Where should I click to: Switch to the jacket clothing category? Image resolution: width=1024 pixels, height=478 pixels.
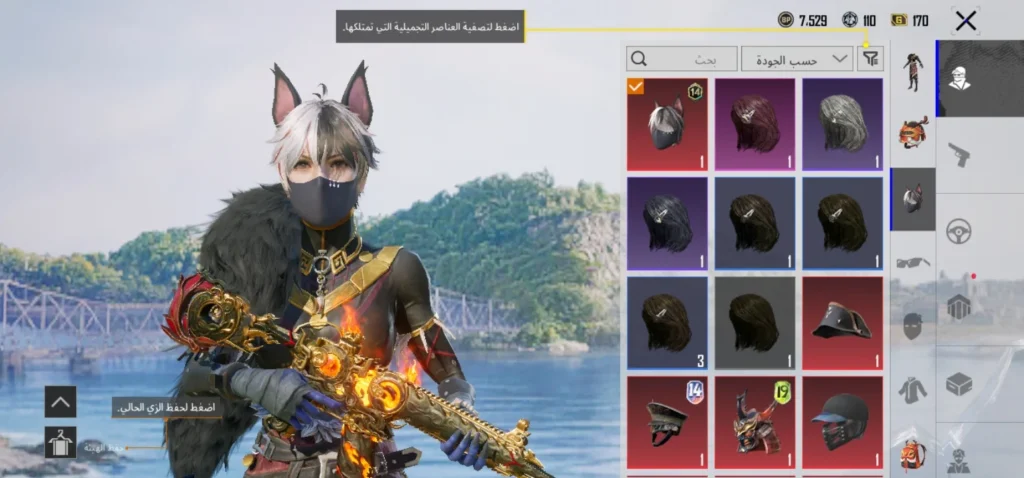(912, 389)
